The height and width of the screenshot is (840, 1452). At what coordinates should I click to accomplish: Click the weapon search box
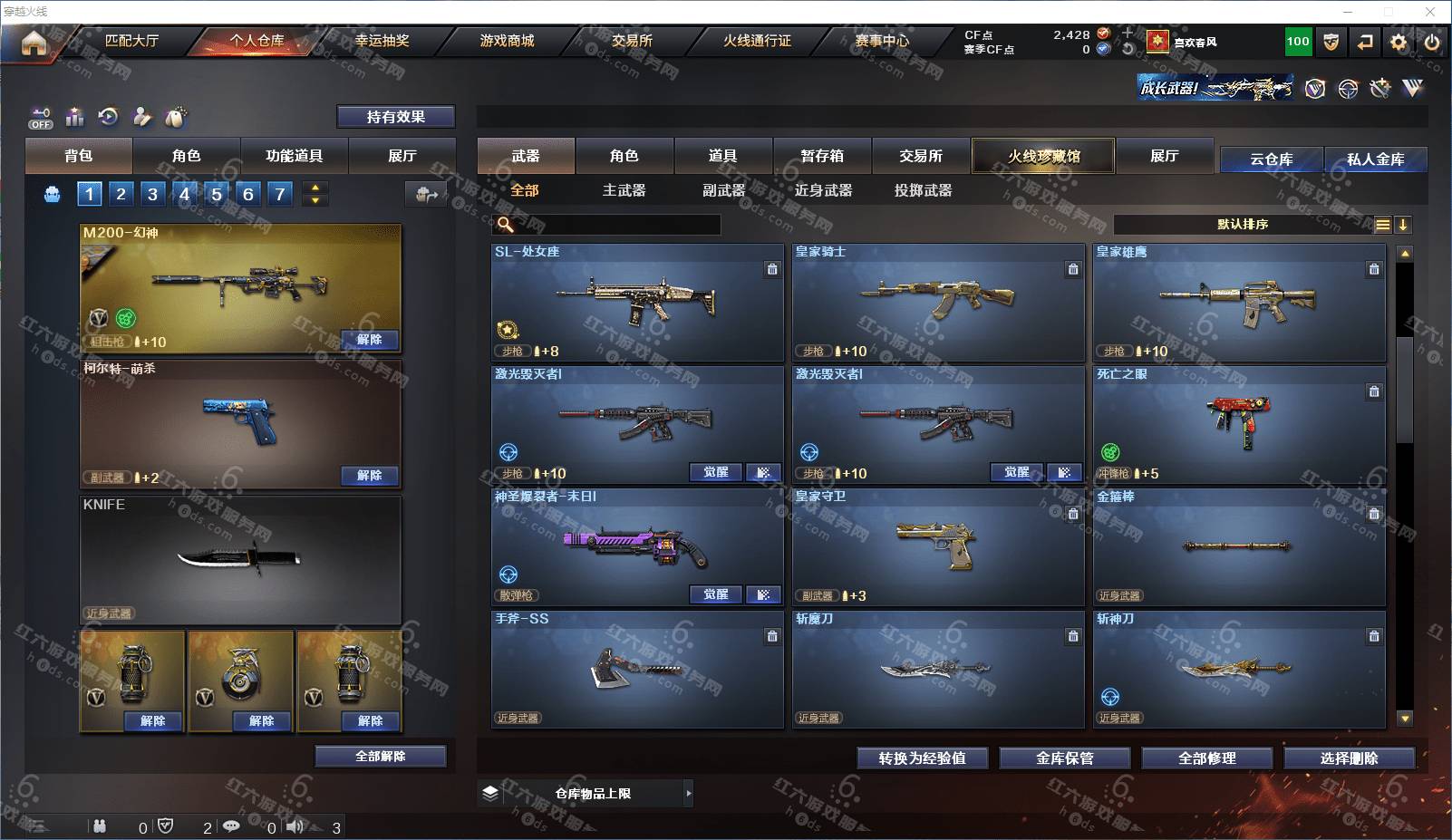[616, 225]
